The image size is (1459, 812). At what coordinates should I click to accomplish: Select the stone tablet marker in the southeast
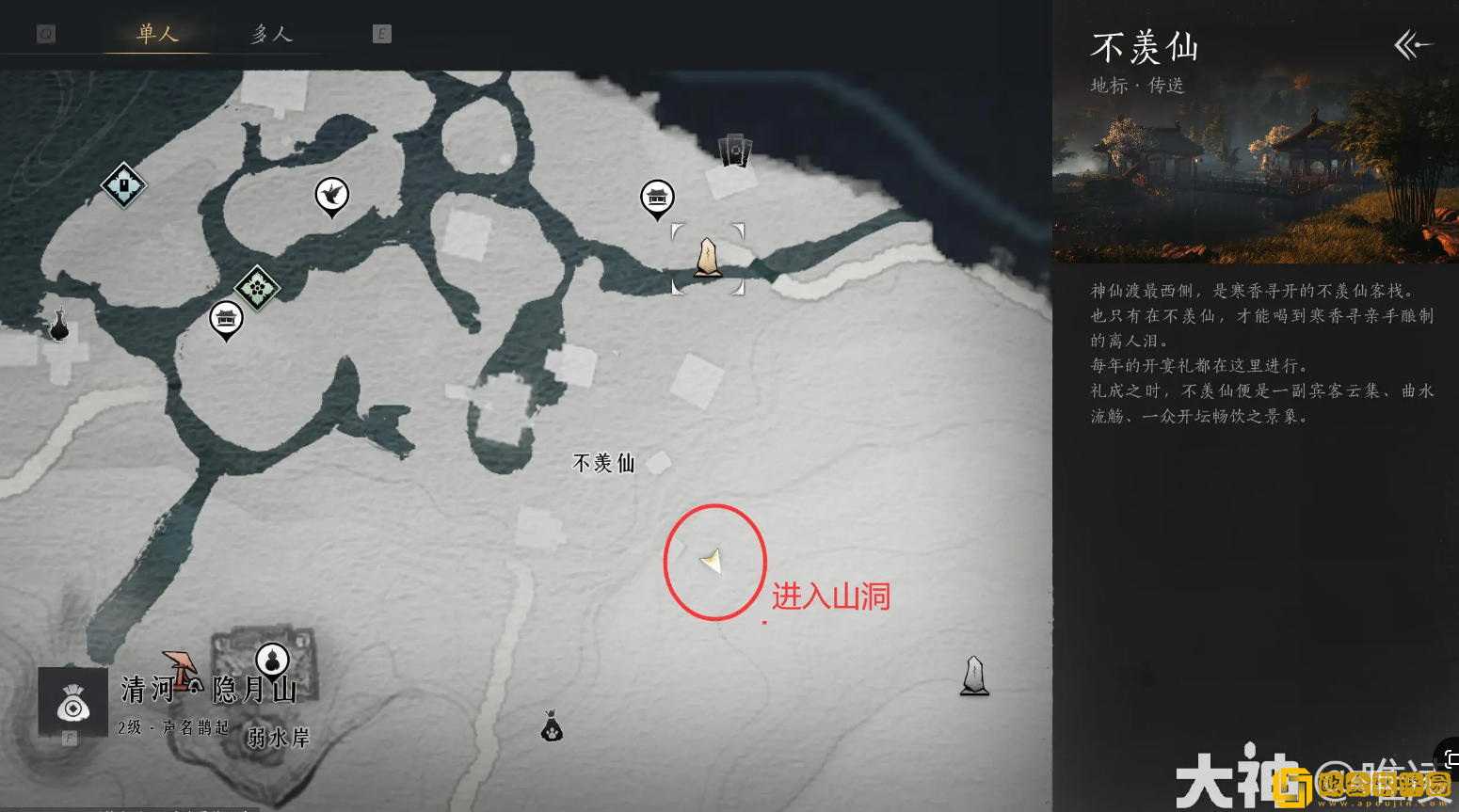pyautogui.click(x=973, y=674)
